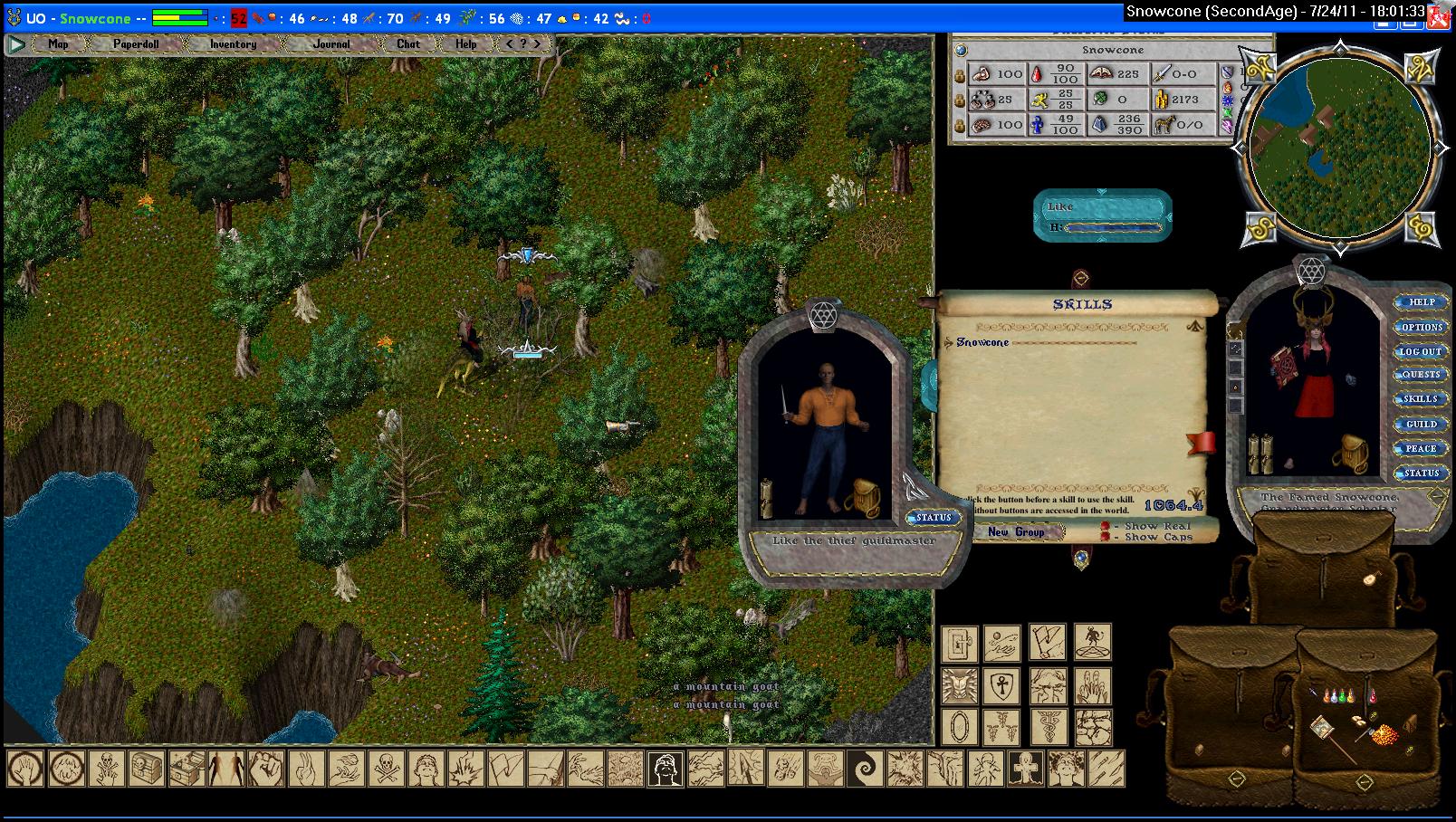Image resolution: width=1456 pixels, height=822 pixels.
Task: Open the Chat menu
Action: (408, 43)
